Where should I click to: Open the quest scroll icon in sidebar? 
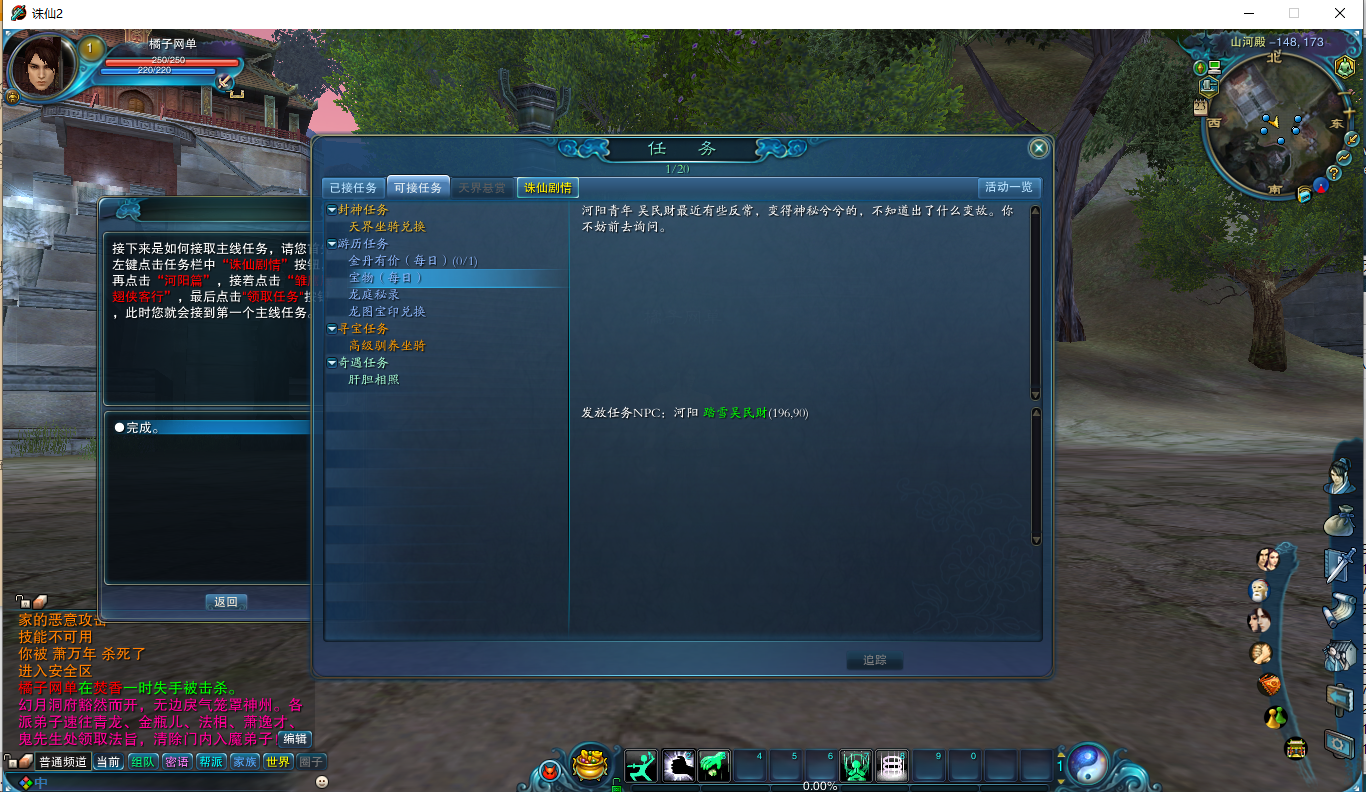[1339, 609]
